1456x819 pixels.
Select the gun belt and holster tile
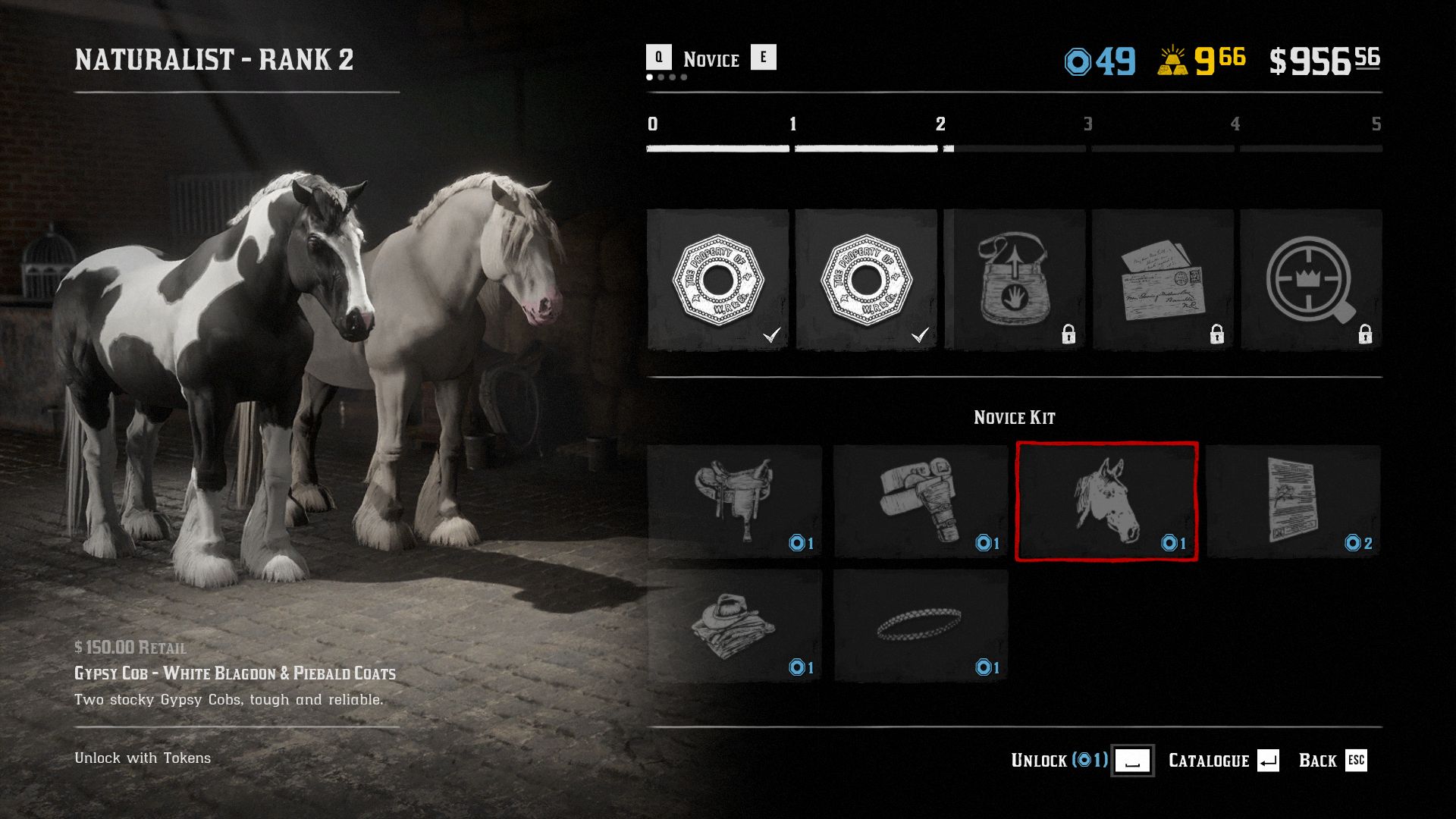[x=921, y=501]
